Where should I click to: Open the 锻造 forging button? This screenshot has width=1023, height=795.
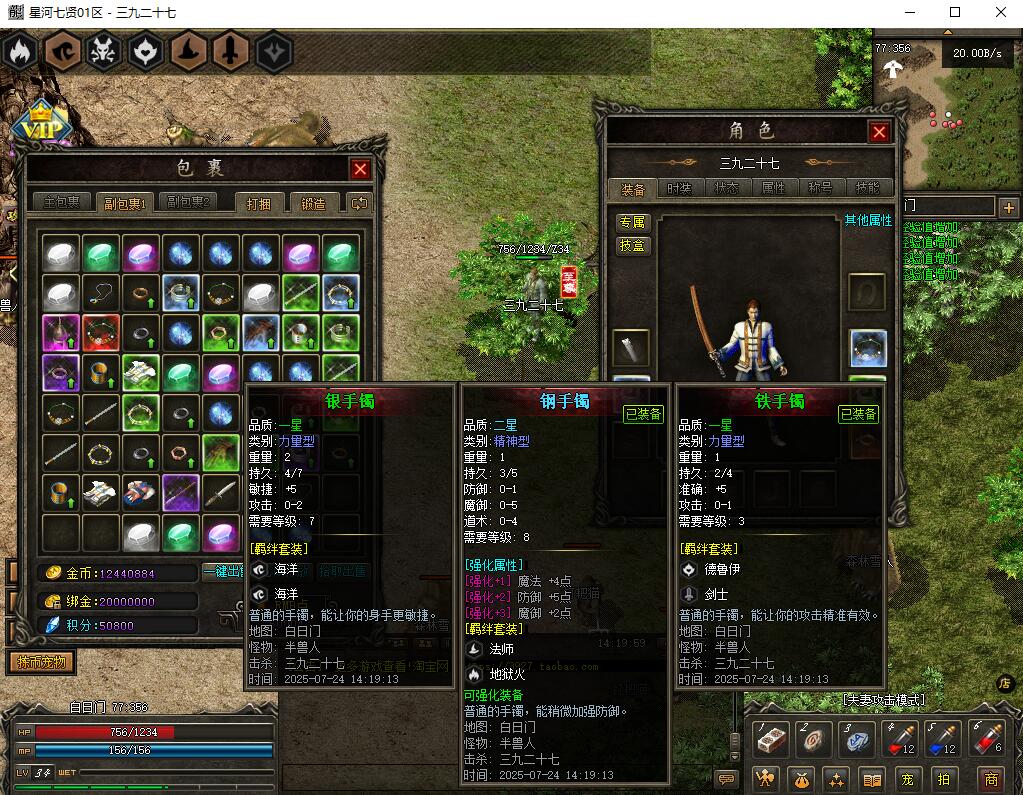[x=313, y=203]
